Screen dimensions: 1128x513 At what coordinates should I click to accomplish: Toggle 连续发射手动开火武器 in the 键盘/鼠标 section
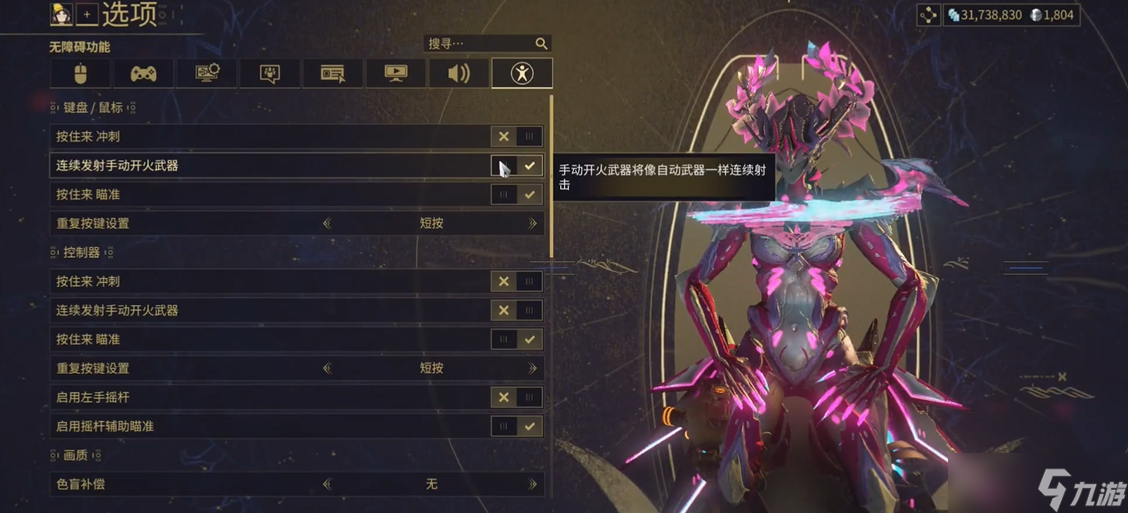point(516,166)
